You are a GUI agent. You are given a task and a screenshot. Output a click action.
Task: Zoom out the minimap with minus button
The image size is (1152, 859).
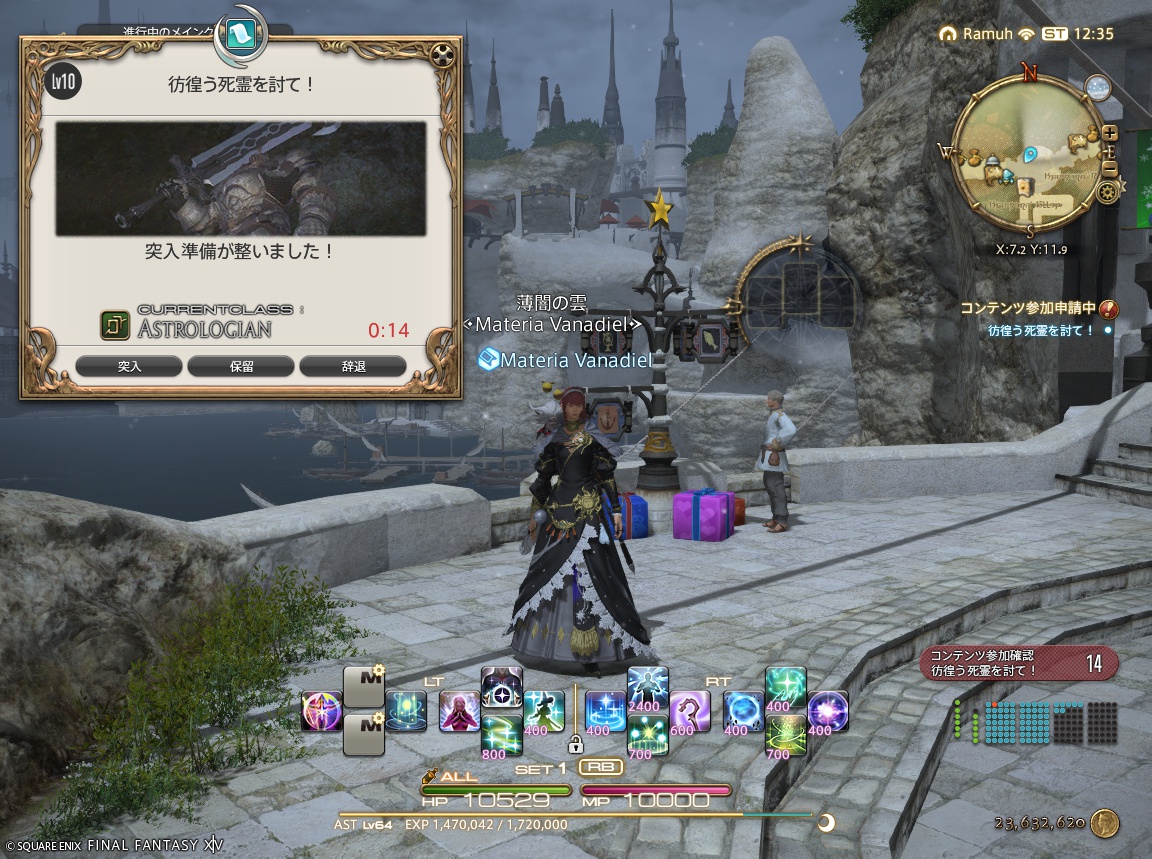[1111, 167]
